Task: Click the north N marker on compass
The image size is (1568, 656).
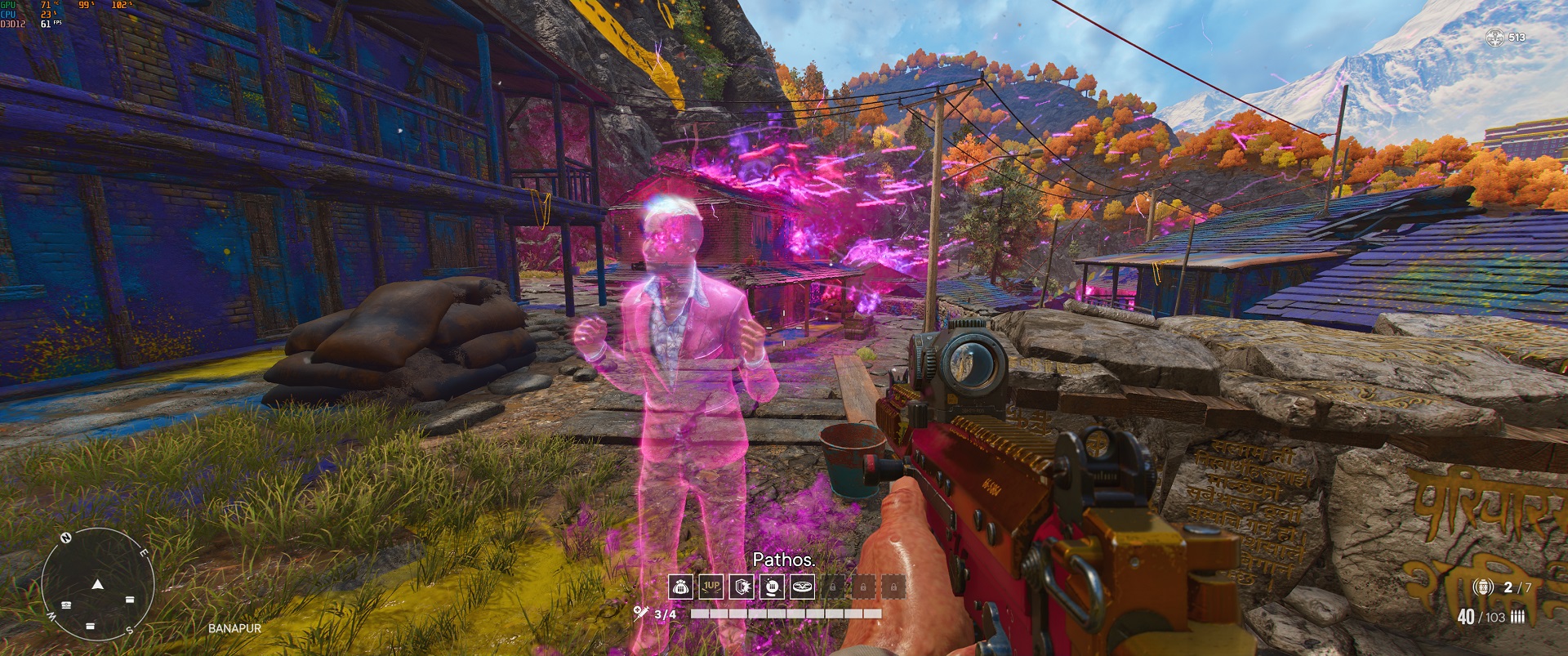Action: tap(67, 538)
